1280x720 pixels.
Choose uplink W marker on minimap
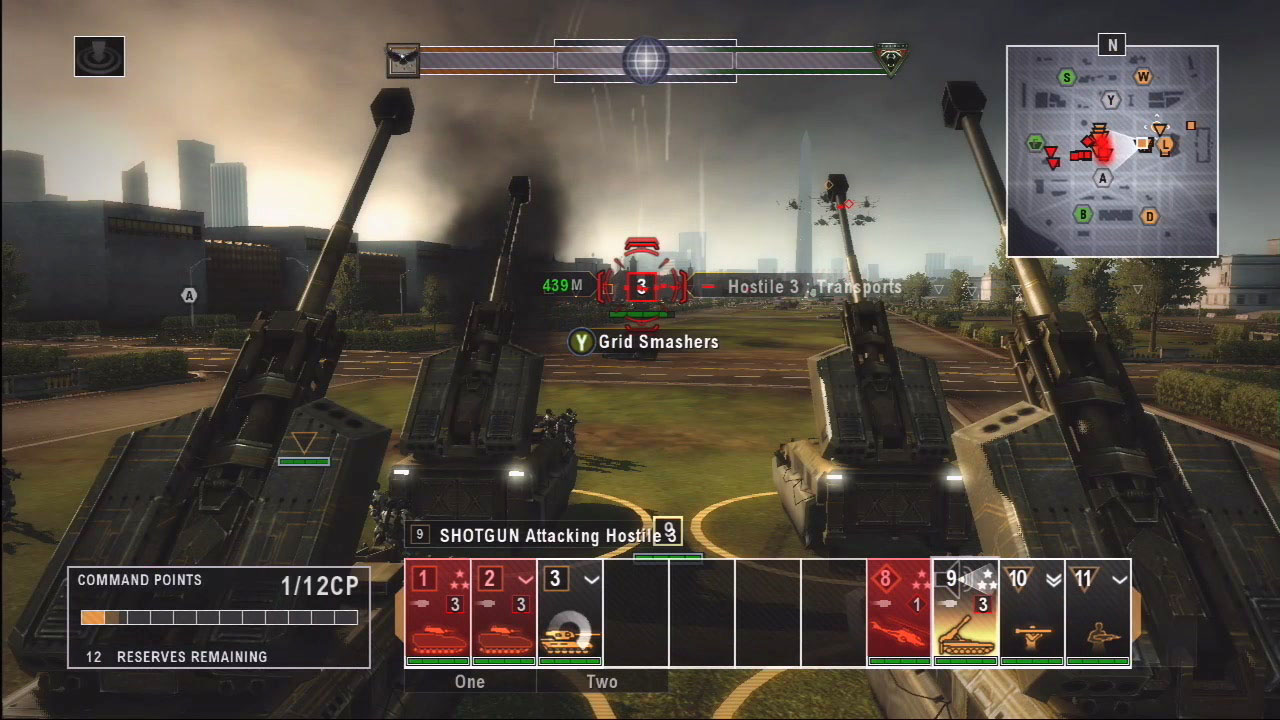(1143, 77)
